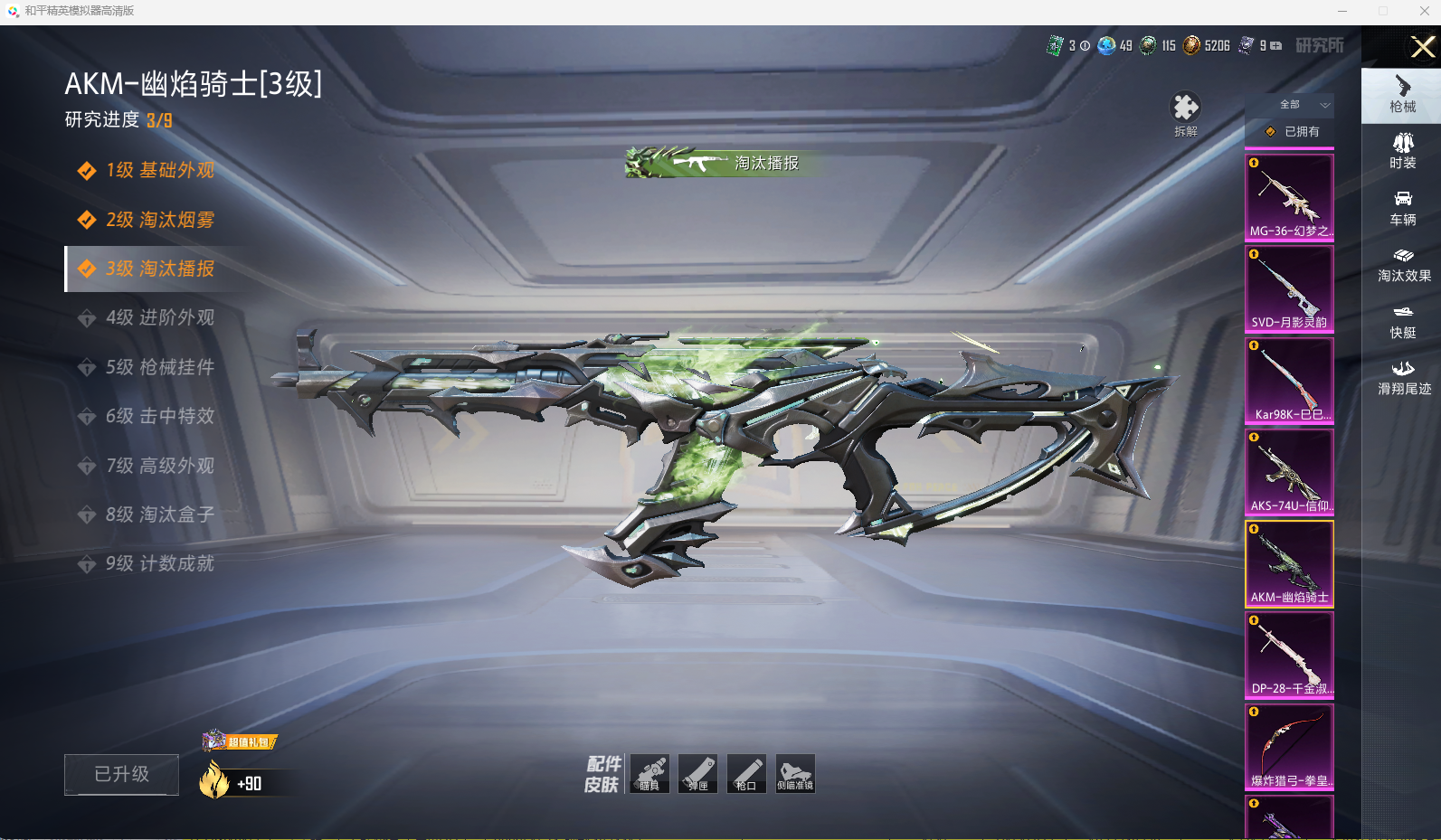Close the research lab screen

1422,47
